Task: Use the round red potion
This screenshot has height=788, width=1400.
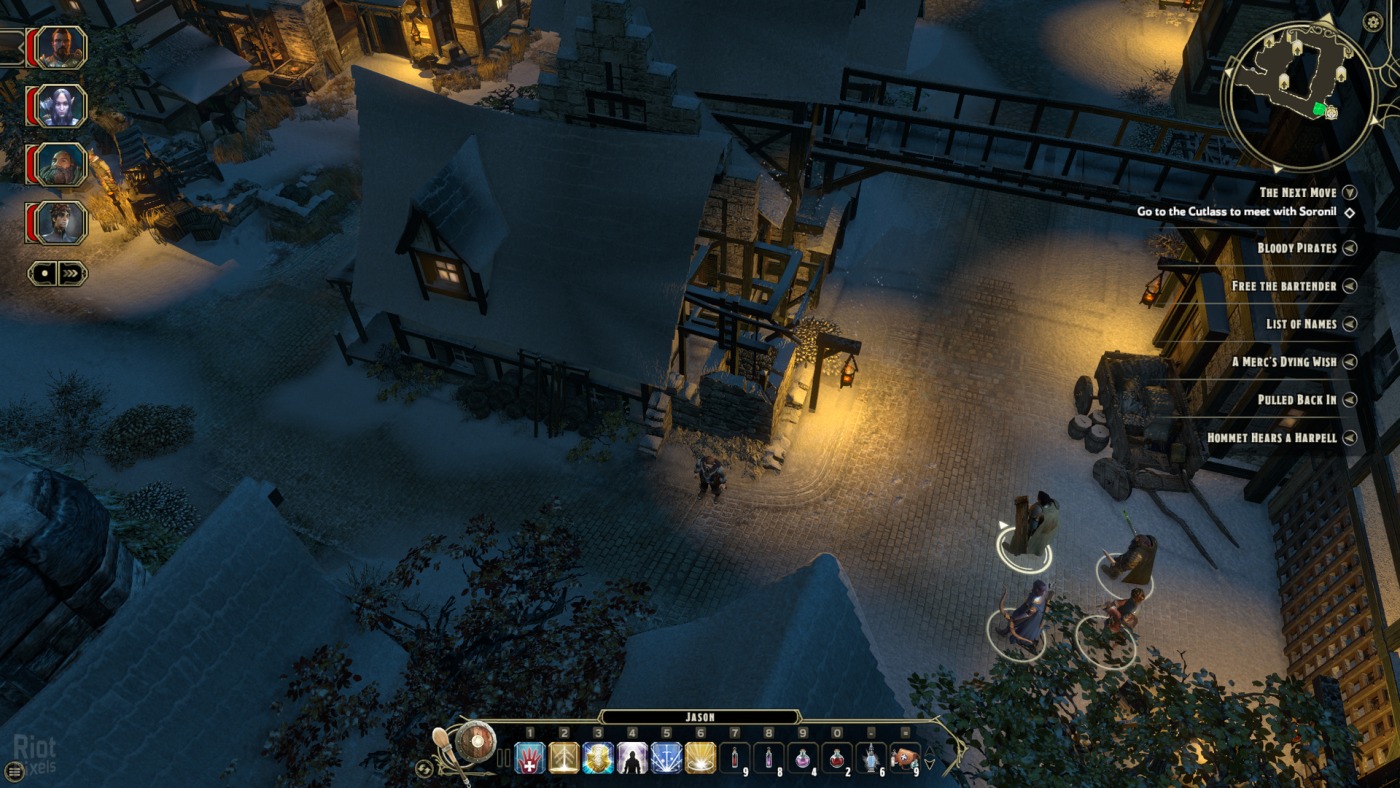Action: pyautogui.click(x=836, y=758)
